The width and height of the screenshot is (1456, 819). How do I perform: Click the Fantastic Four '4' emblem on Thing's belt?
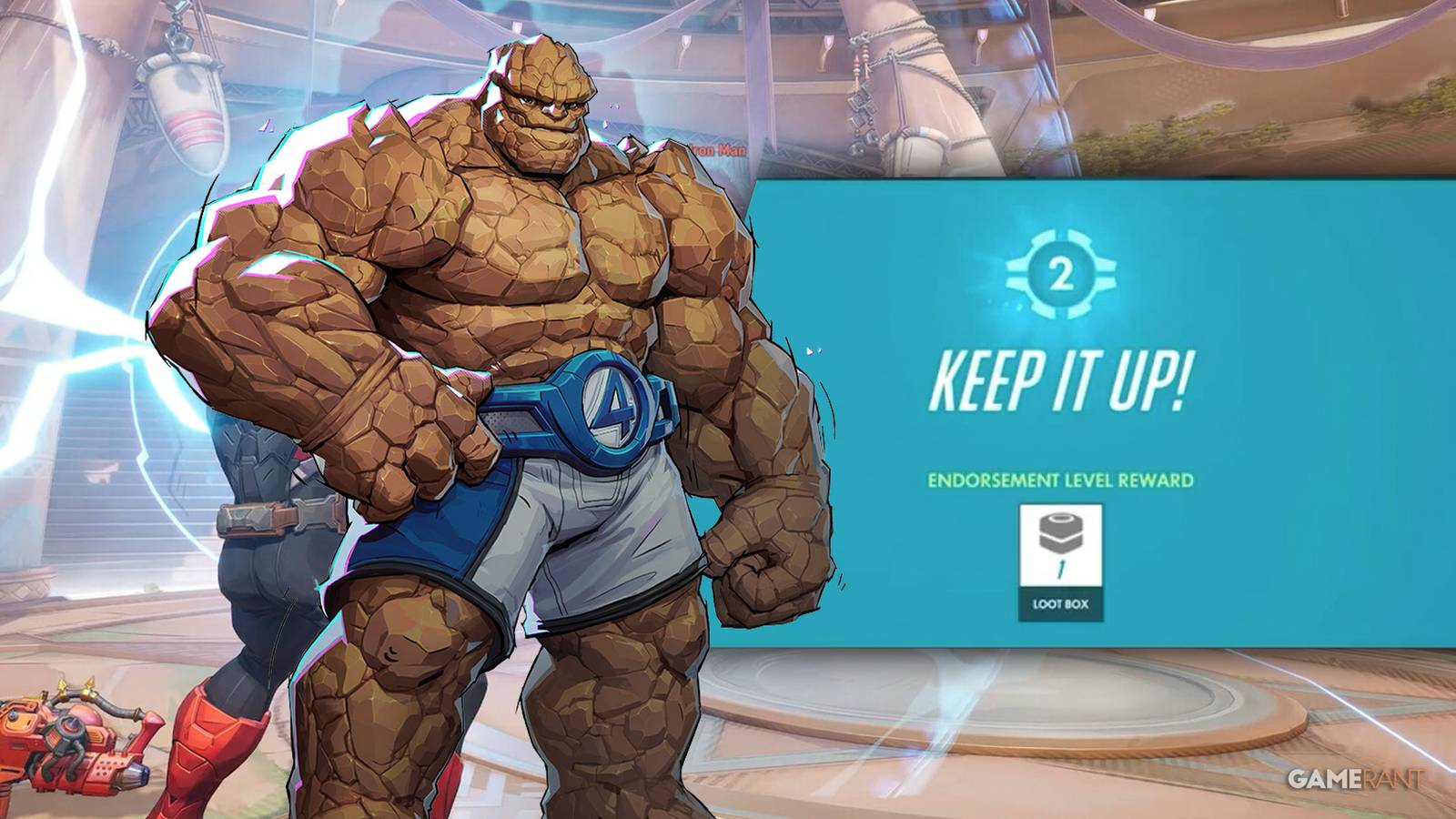point(608,405)
